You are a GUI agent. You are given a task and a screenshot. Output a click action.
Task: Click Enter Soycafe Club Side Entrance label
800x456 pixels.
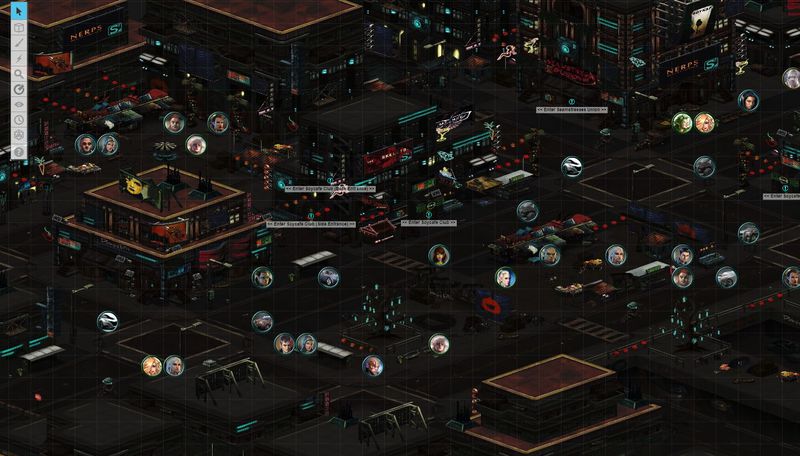coord(311,224)
